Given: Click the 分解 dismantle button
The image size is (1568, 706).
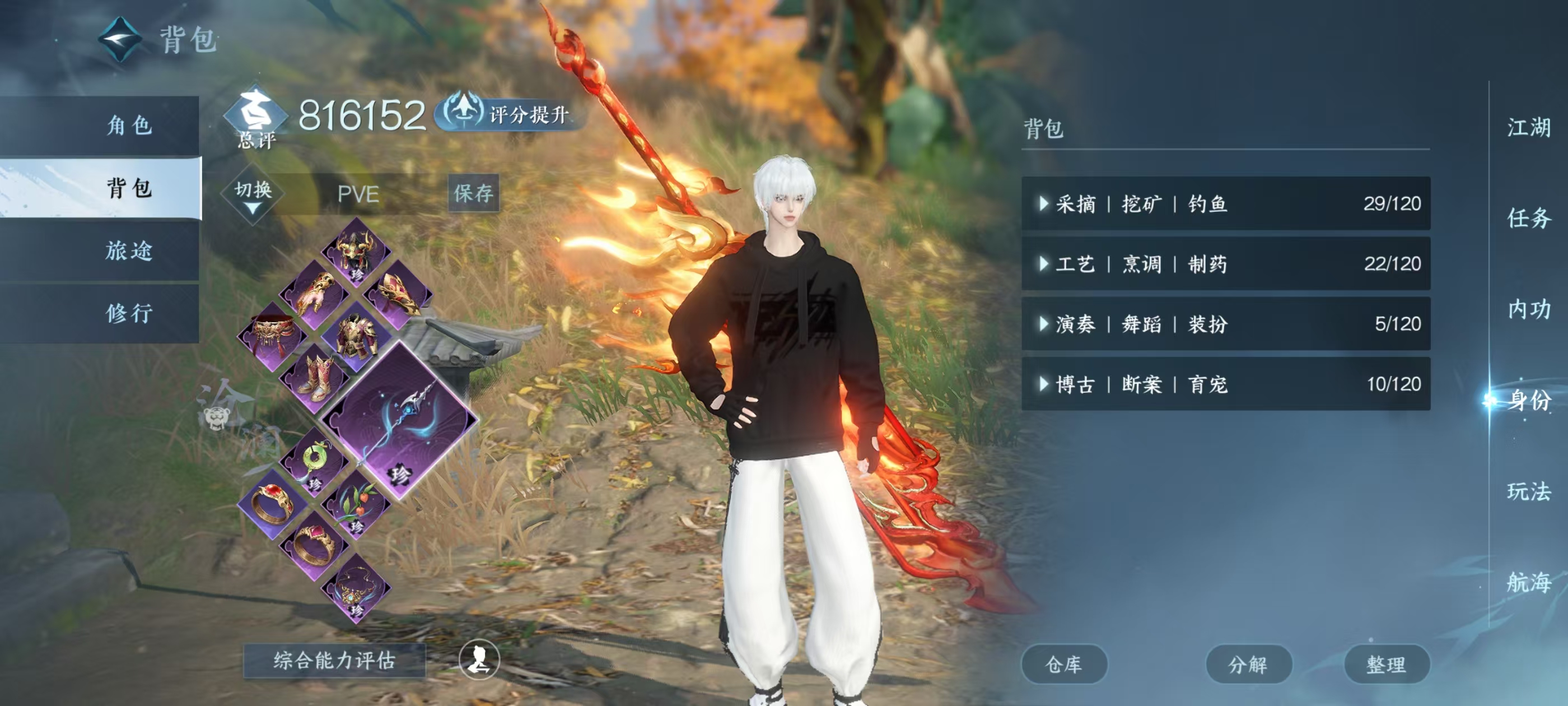Looking at the screenshot, I should pyautogui.click(x=1248, y=664).
